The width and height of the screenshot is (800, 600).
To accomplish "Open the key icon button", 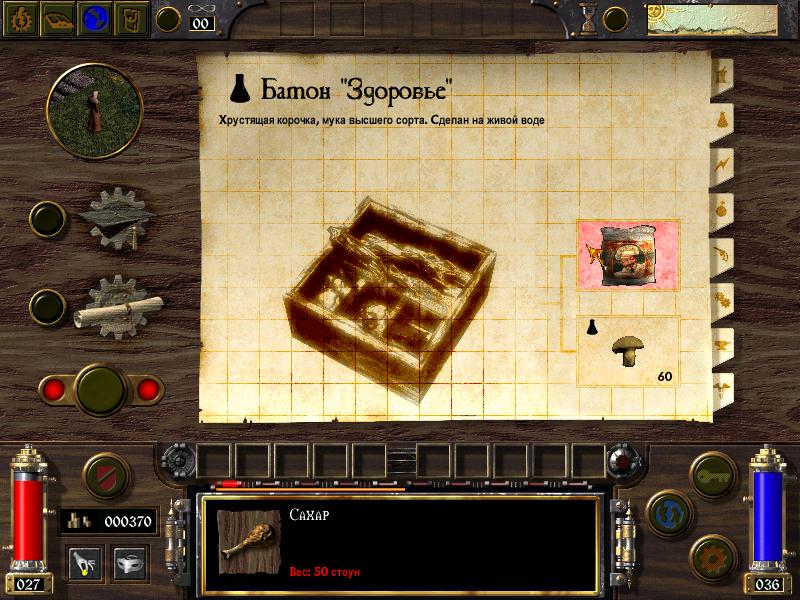I will pyautogui.click(x=712, y=473).
